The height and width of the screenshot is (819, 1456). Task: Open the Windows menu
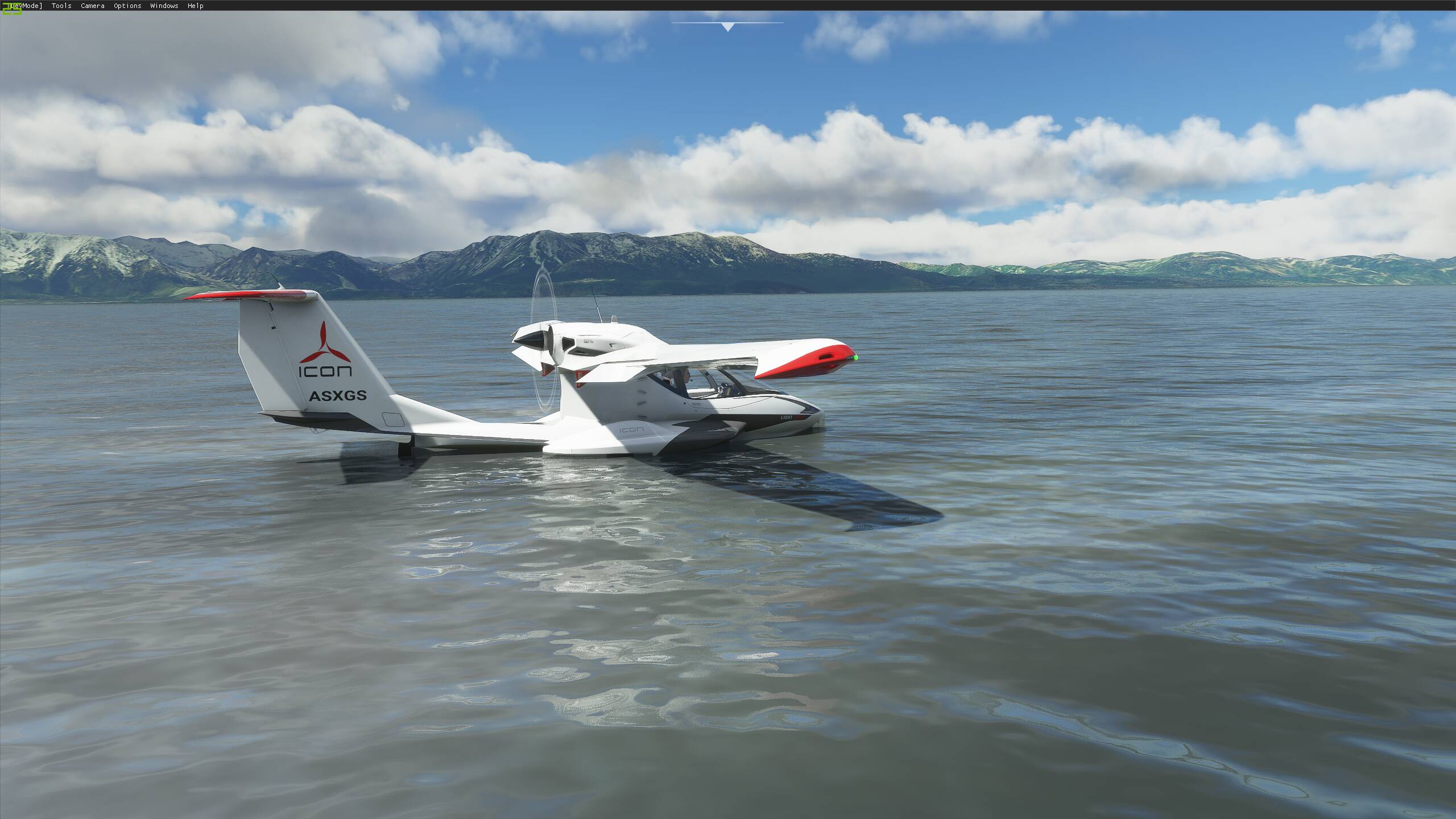click(x=164, y=6)
